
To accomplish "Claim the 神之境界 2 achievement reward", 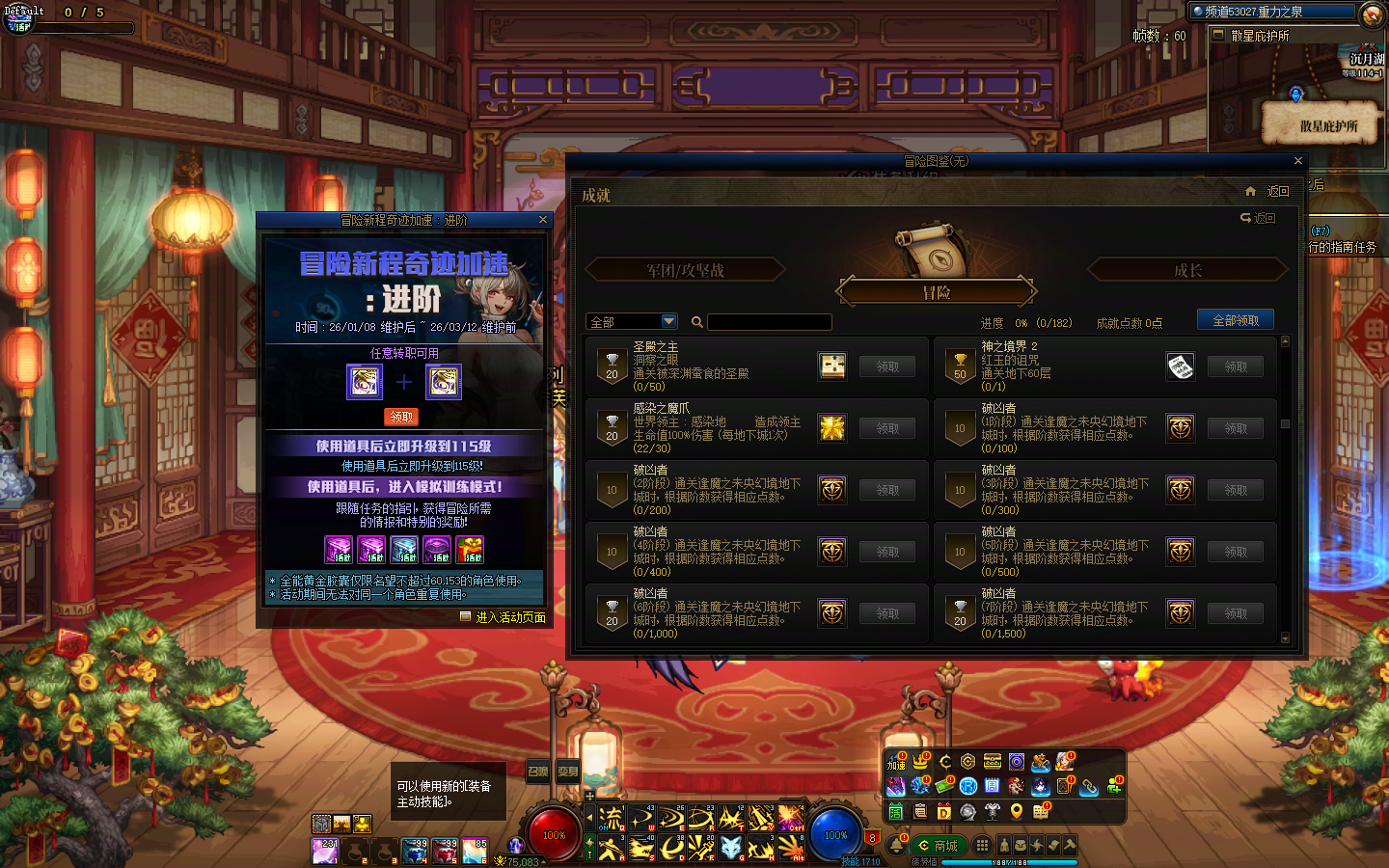I will click(x=1236, y=366).
